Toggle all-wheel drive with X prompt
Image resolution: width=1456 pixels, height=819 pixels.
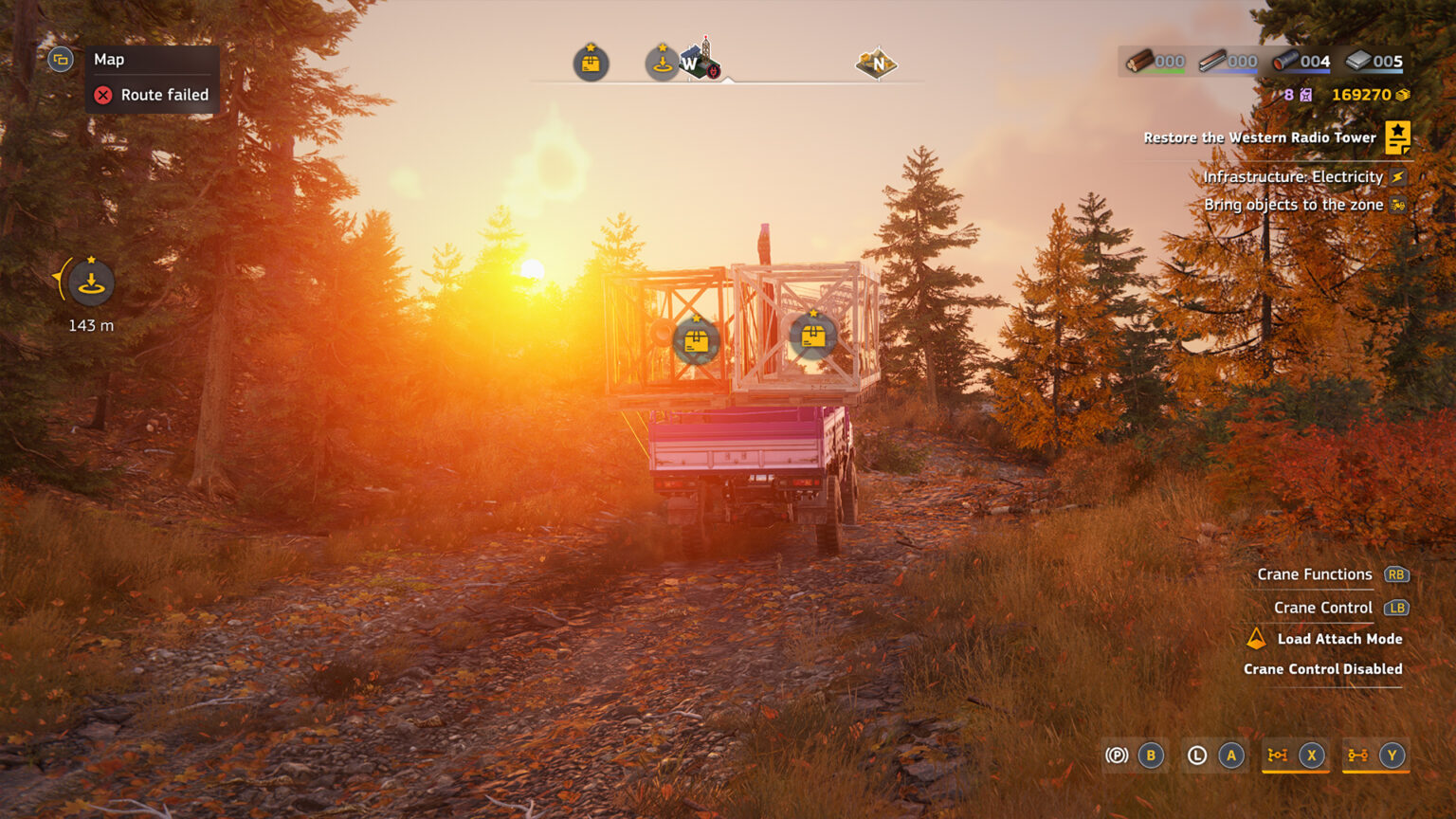(x=1312, y=755)
